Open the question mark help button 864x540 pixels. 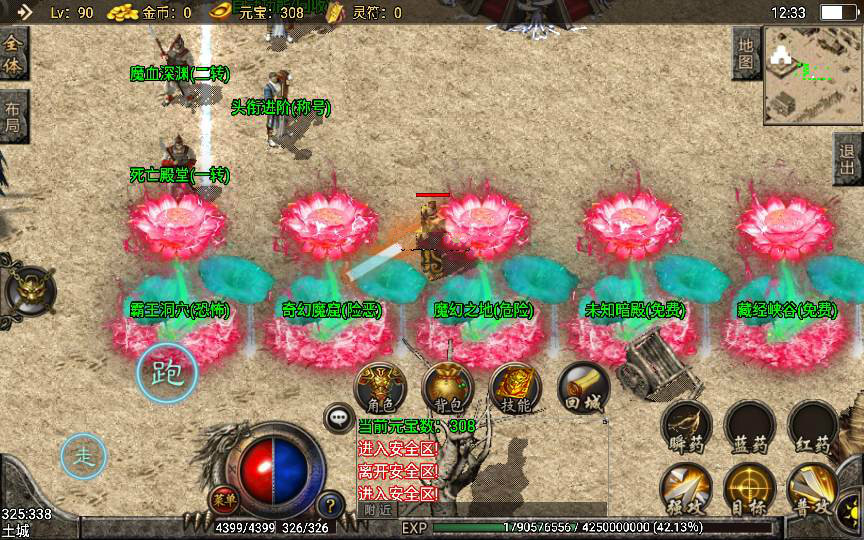[330, 504]
